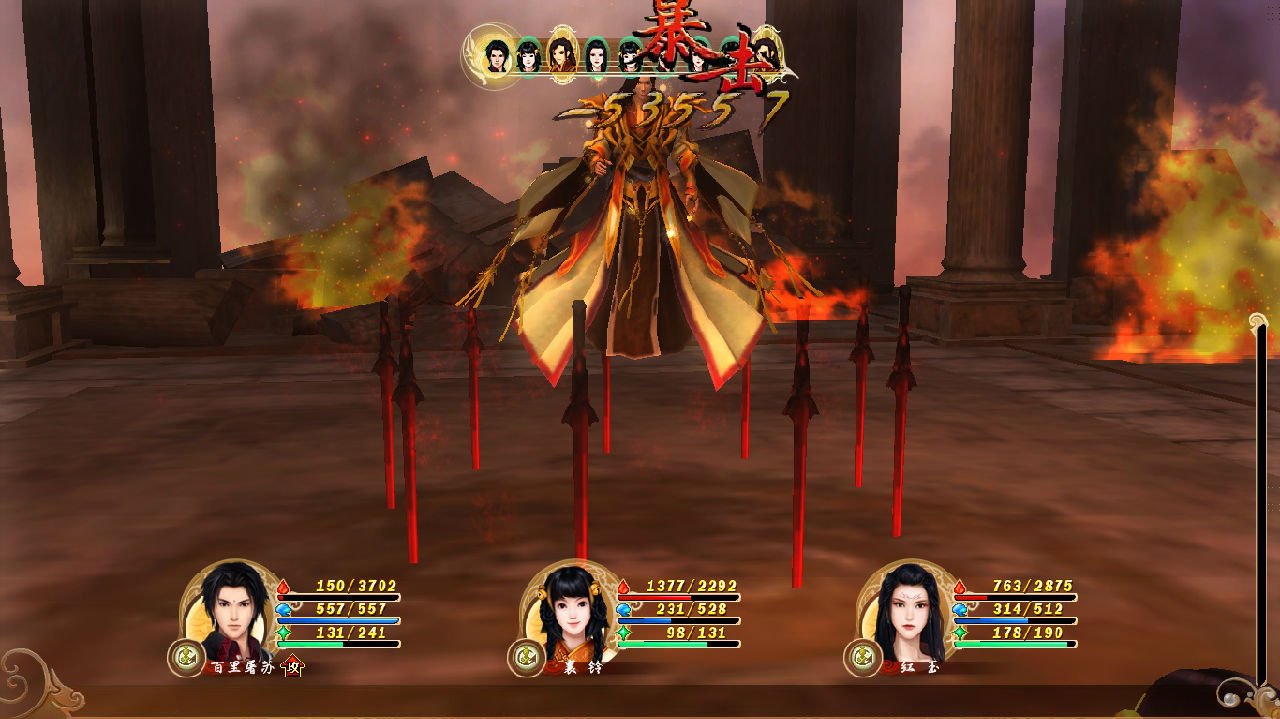The height and width of the screenshot is (719, 1280).
Task: Open the round emblem next to 襄铃's portrait
Action: (525, 657)
